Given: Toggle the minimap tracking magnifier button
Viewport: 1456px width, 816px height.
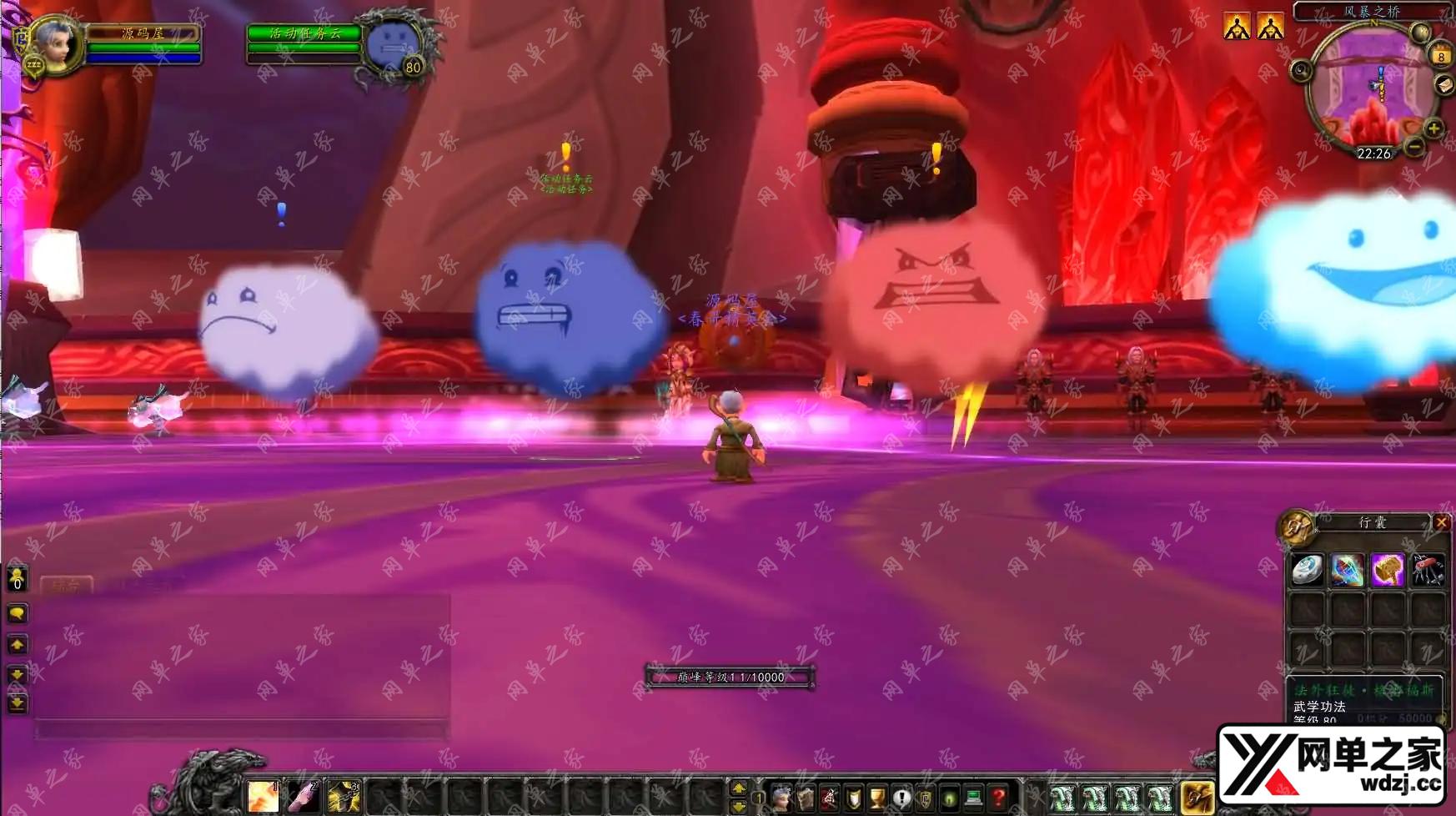Looking at the screenshot, I should click(x=1301, y=71).
